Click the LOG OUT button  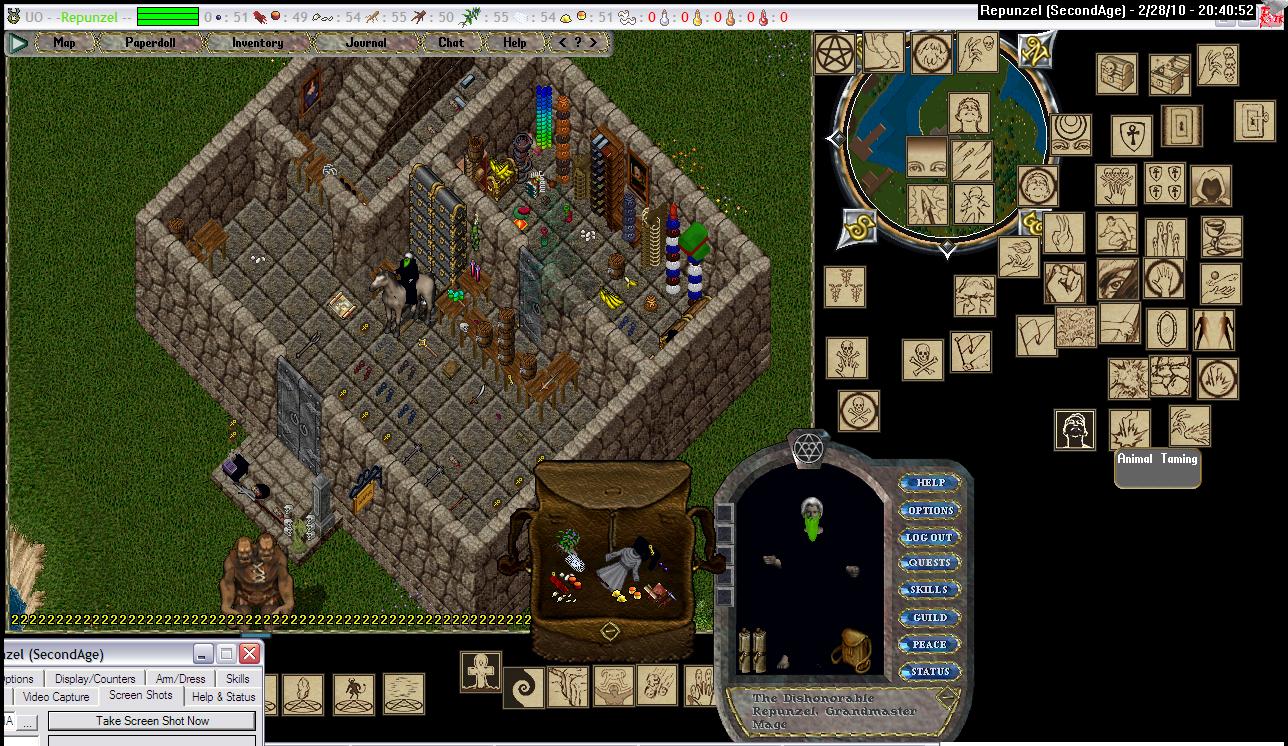pyautogui.click(x=930, y=537)
